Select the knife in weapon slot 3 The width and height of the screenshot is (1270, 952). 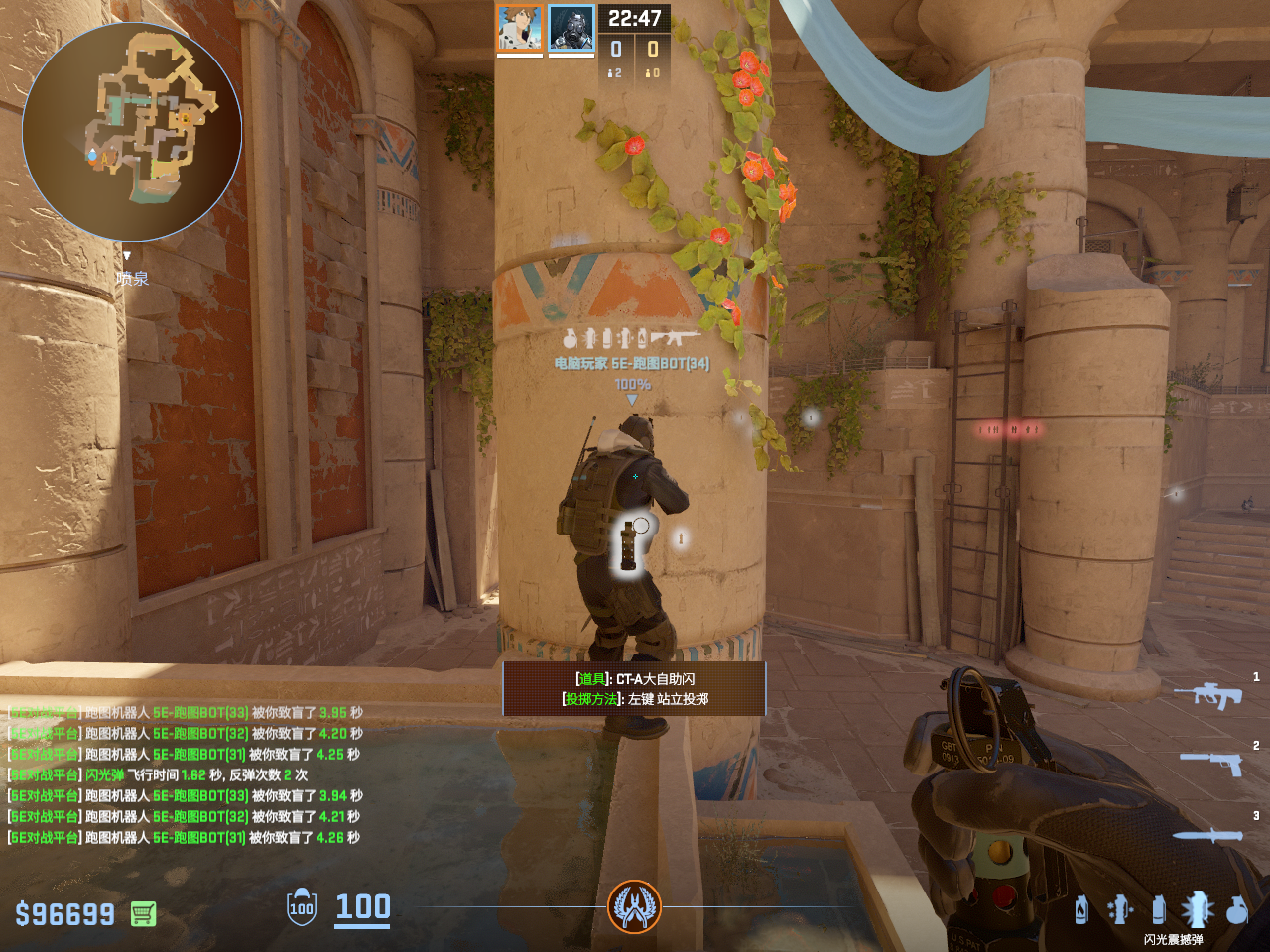[1208, 835]
